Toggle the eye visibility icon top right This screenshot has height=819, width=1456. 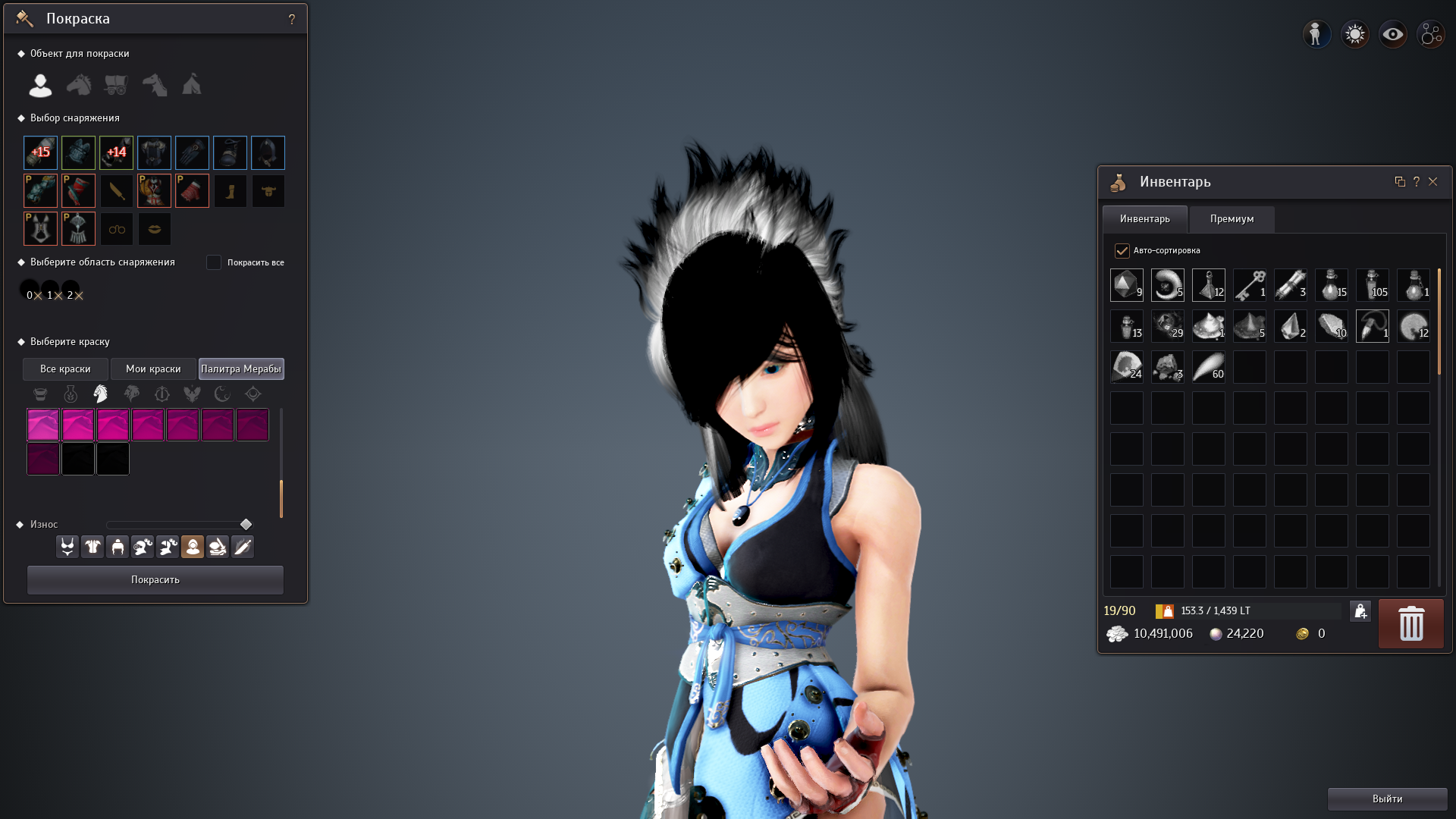tap(1393, 33)
